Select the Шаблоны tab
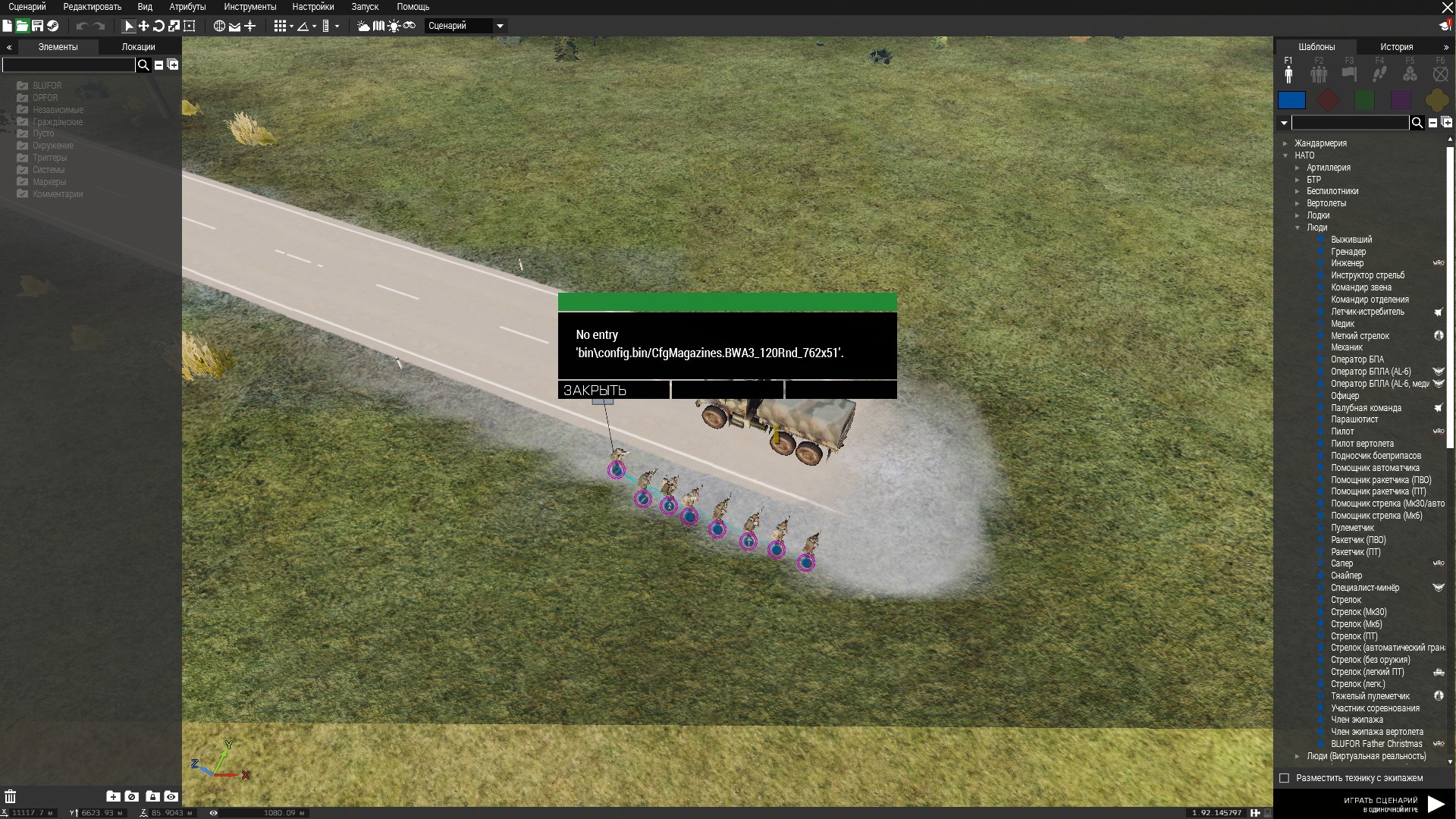1456x819 pixels. point(1316,47)
